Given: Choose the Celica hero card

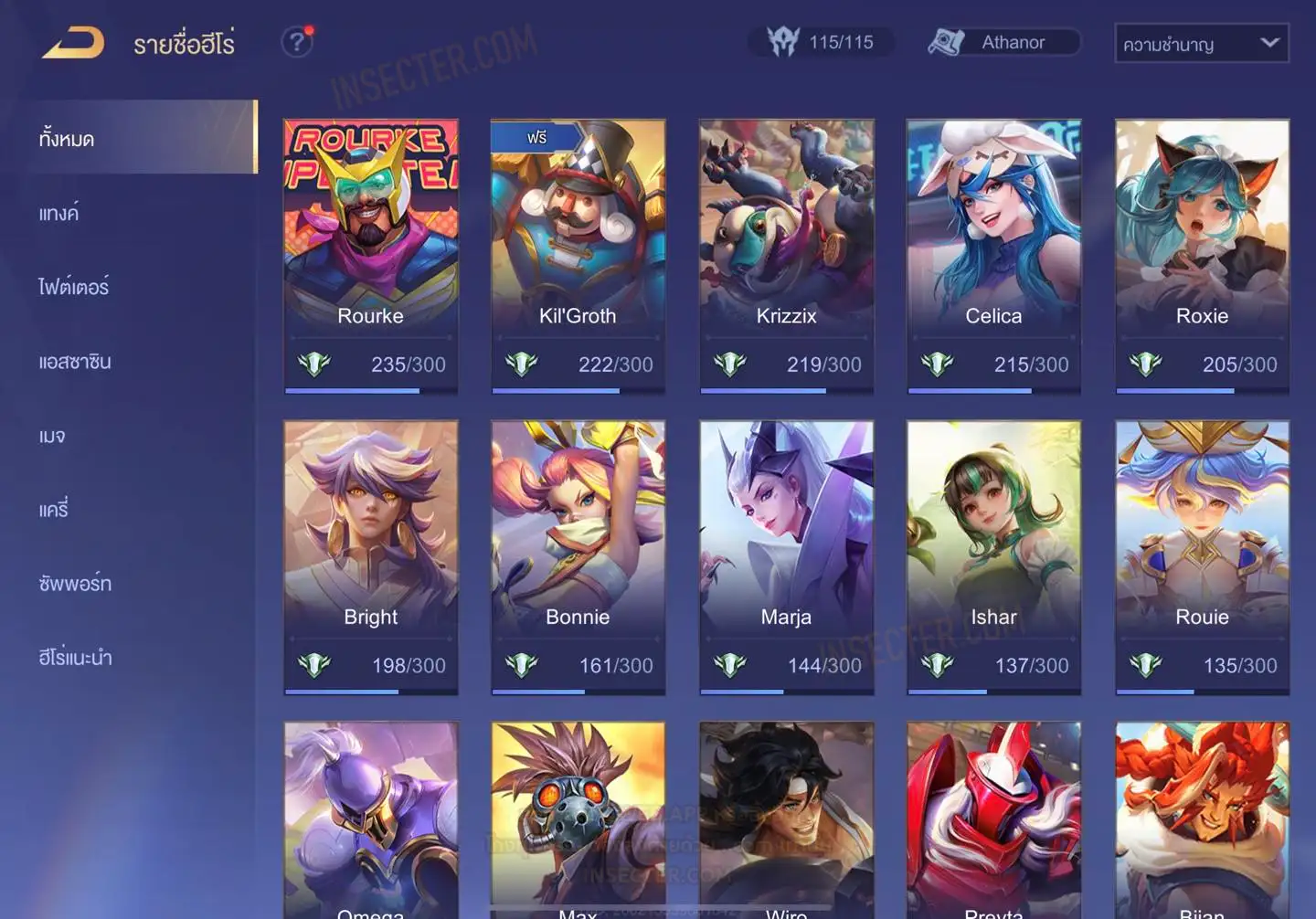Looking at the screenshot, I should tap(993, 256).
